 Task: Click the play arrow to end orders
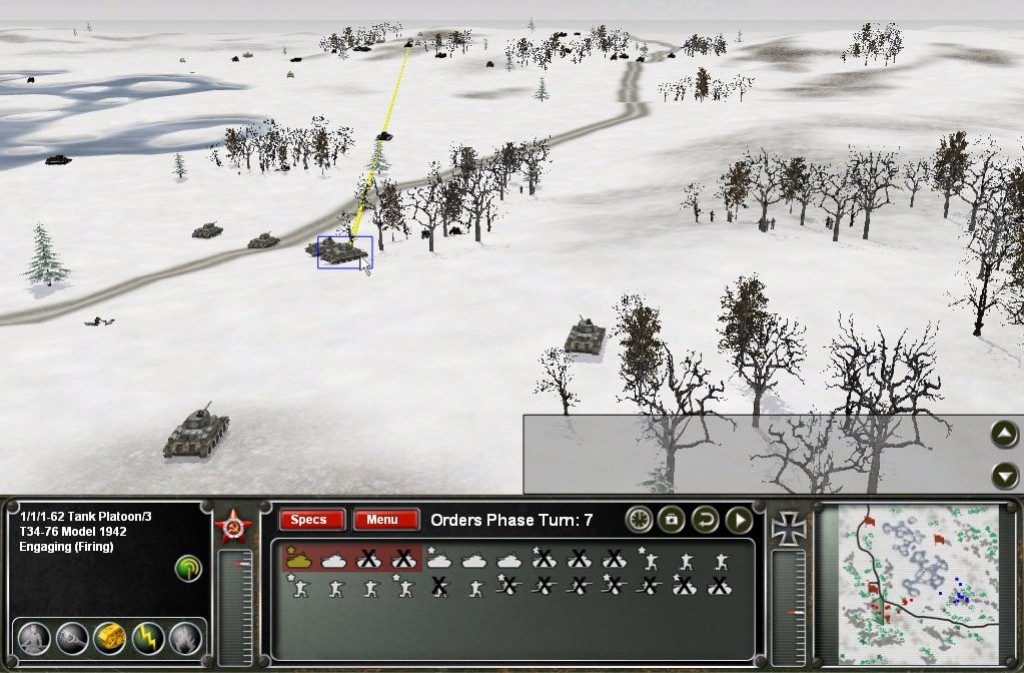(x=738, y=520)
